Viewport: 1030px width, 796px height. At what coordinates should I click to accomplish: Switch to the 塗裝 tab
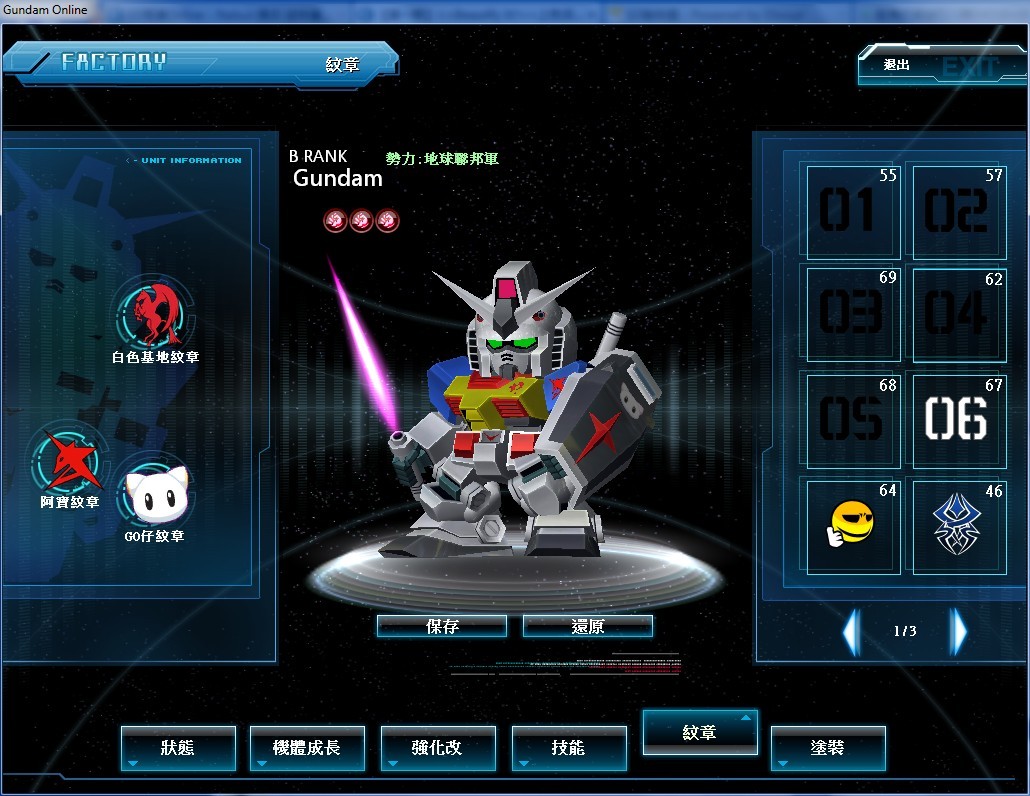point(828,748)
